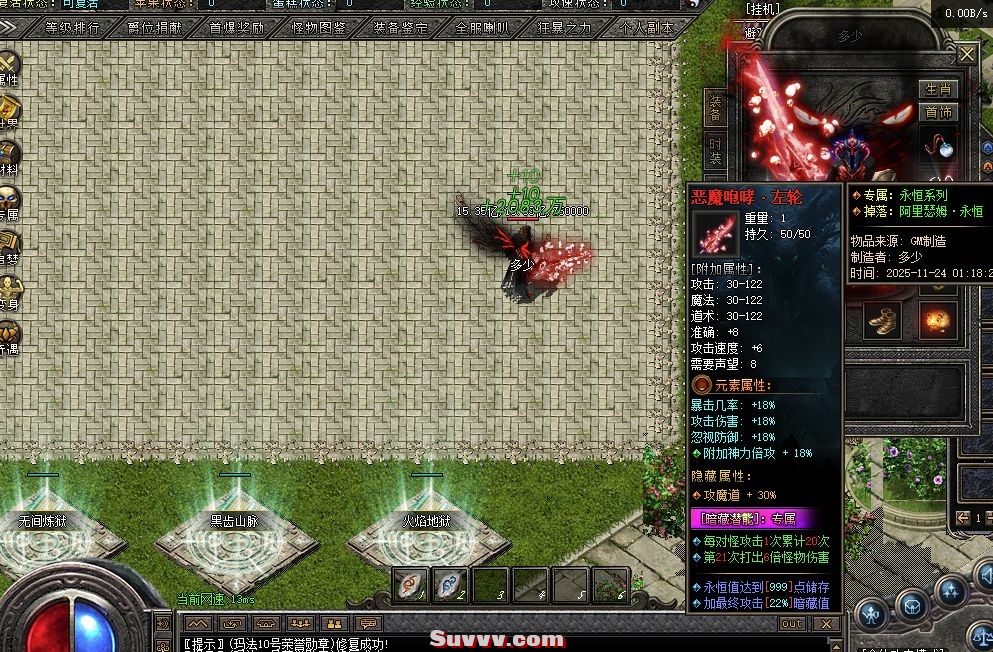This screenshot has width=993, height=652.
Task: Click the 全服喇叭 server broadcast button
Action: tap(482, 28)
